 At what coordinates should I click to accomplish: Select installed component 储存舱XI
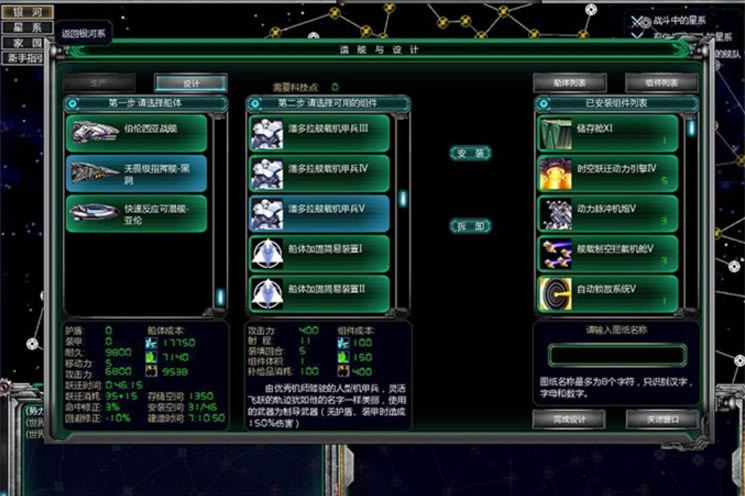pyautogui.click(x=608, y=133)
